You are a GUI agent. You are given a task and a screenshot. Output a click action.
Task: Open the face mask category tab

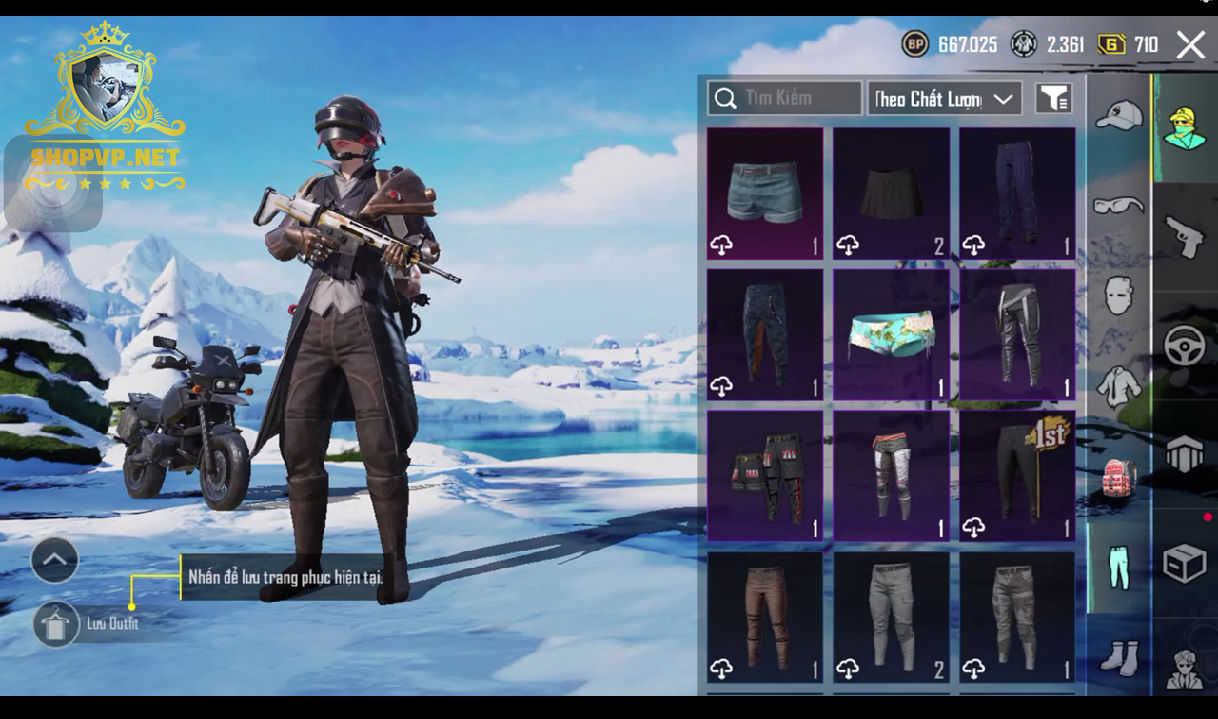tap(1119, 295)
